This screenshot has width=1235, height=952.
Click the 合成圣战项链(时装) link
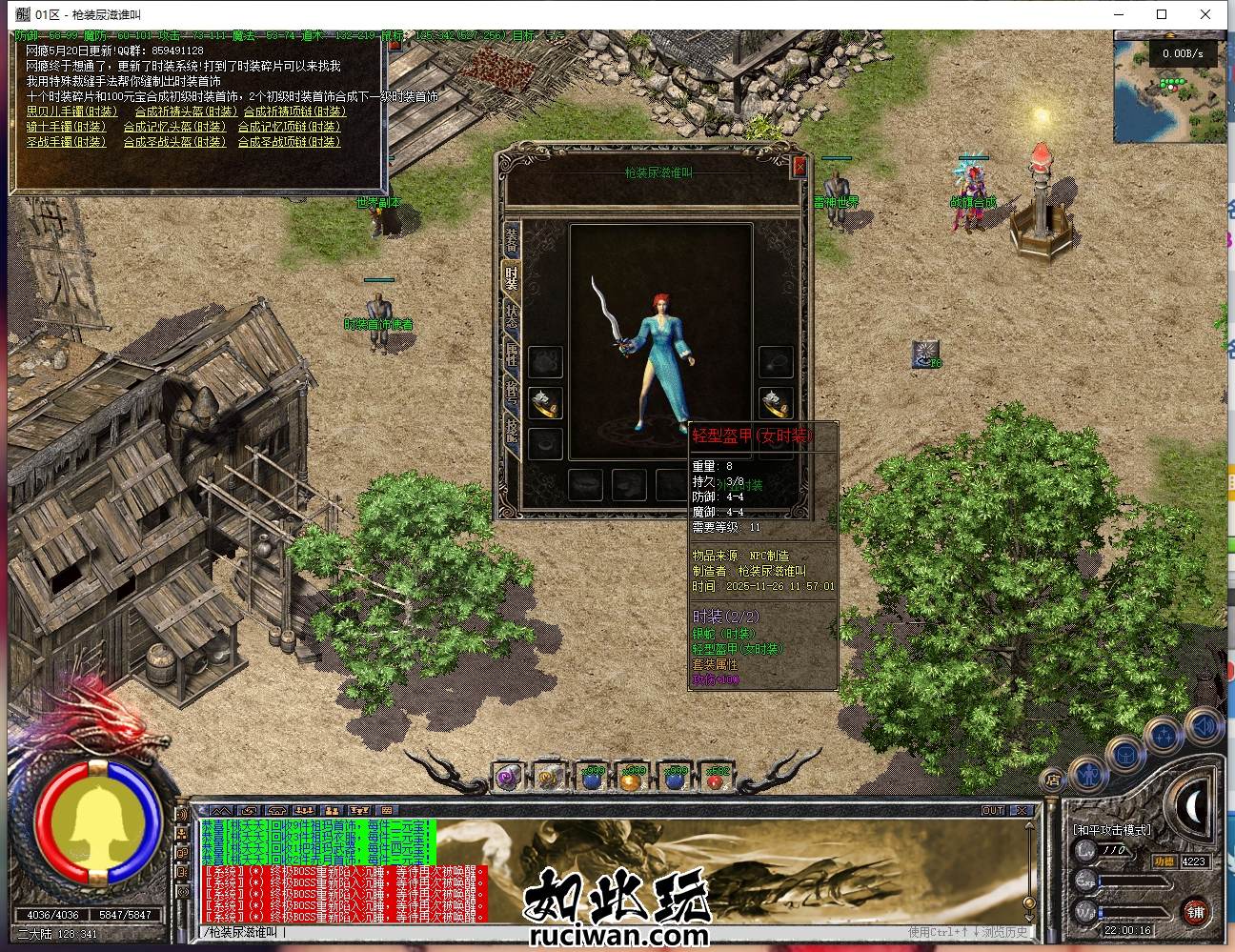pos(289,141)
